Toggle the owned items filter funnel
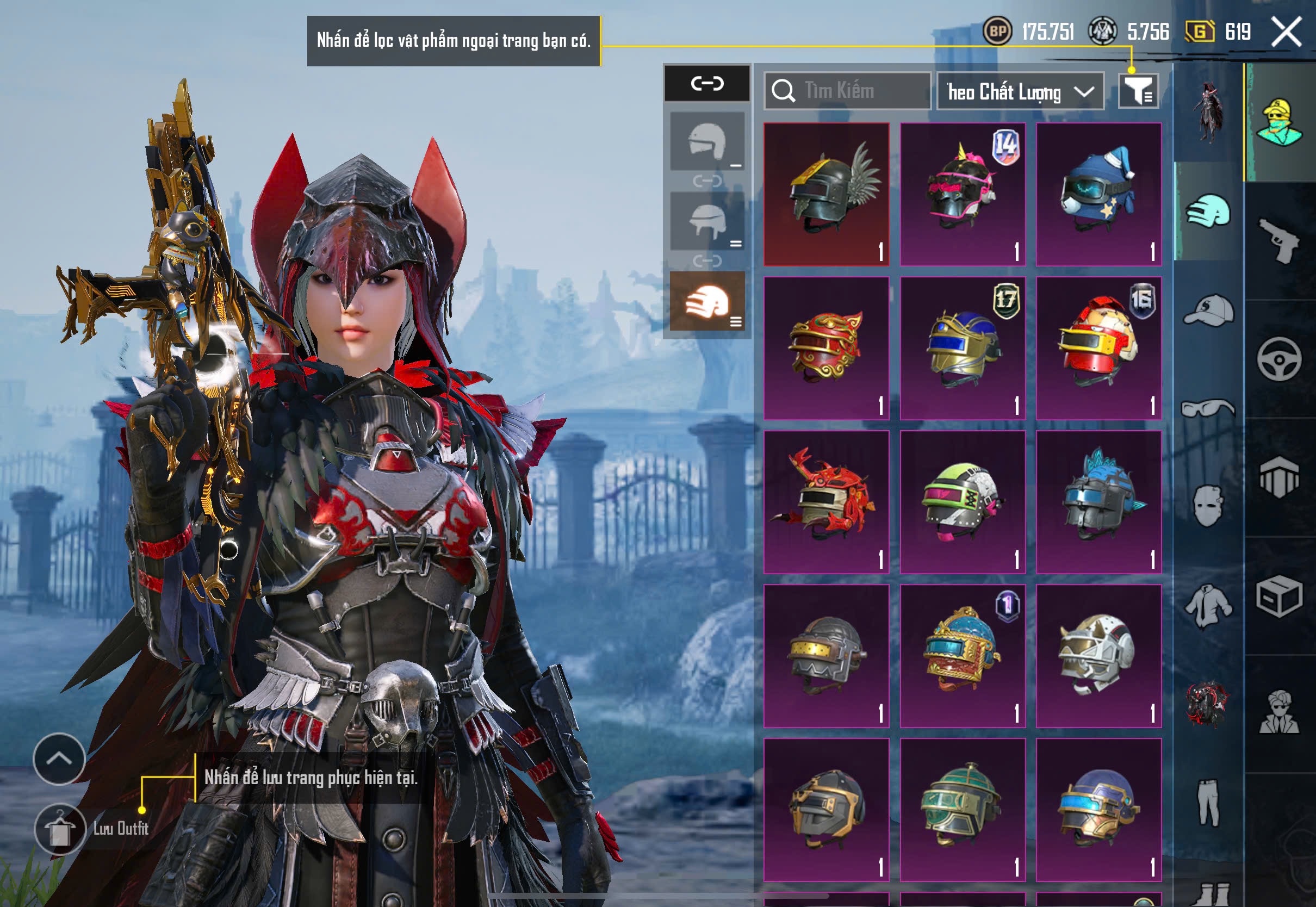Image resolution: width=1316 pixels, height=907 pixels. point(1138,91)
